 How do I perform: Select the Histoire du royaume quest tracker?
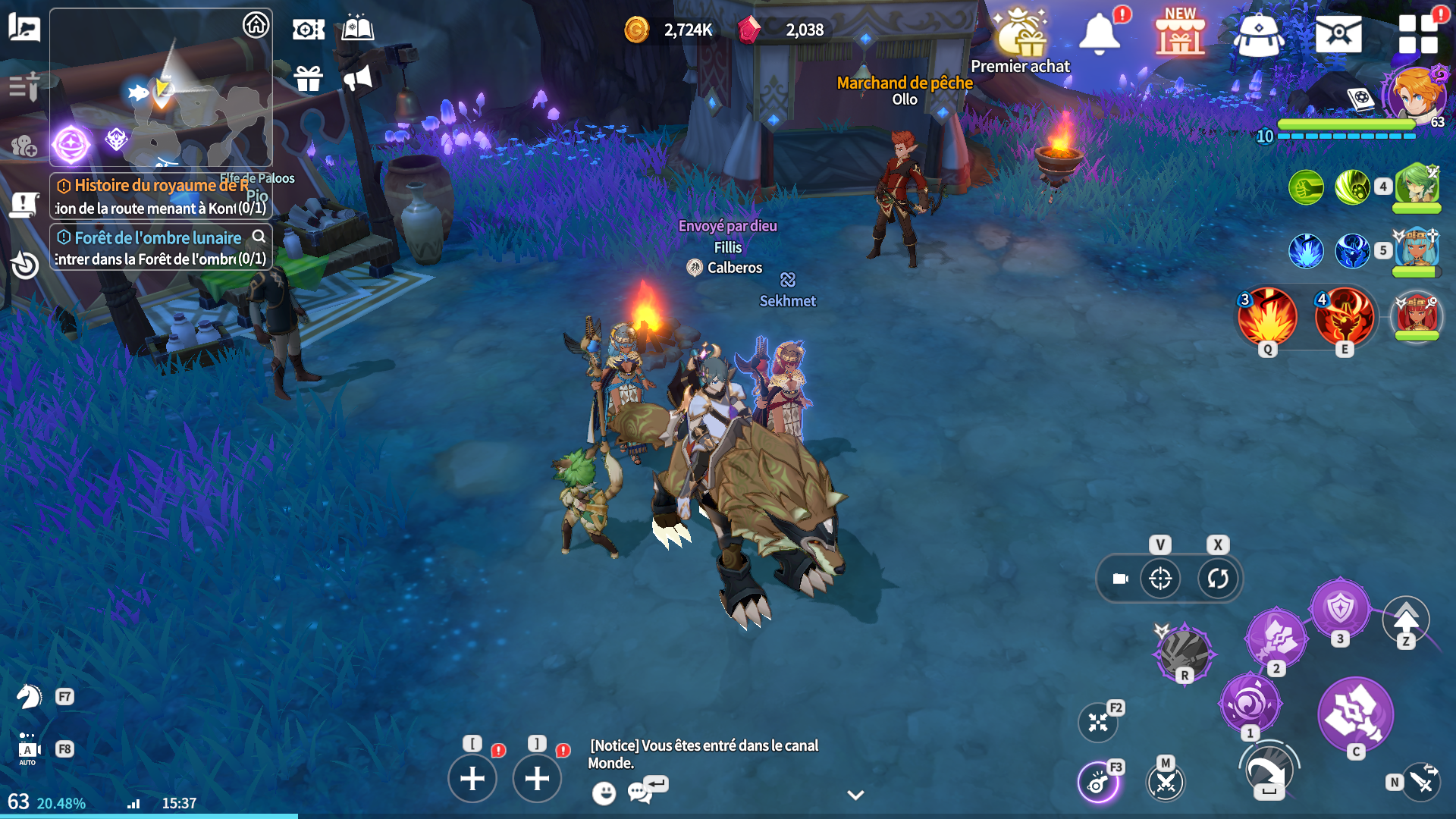coord(161,196)
